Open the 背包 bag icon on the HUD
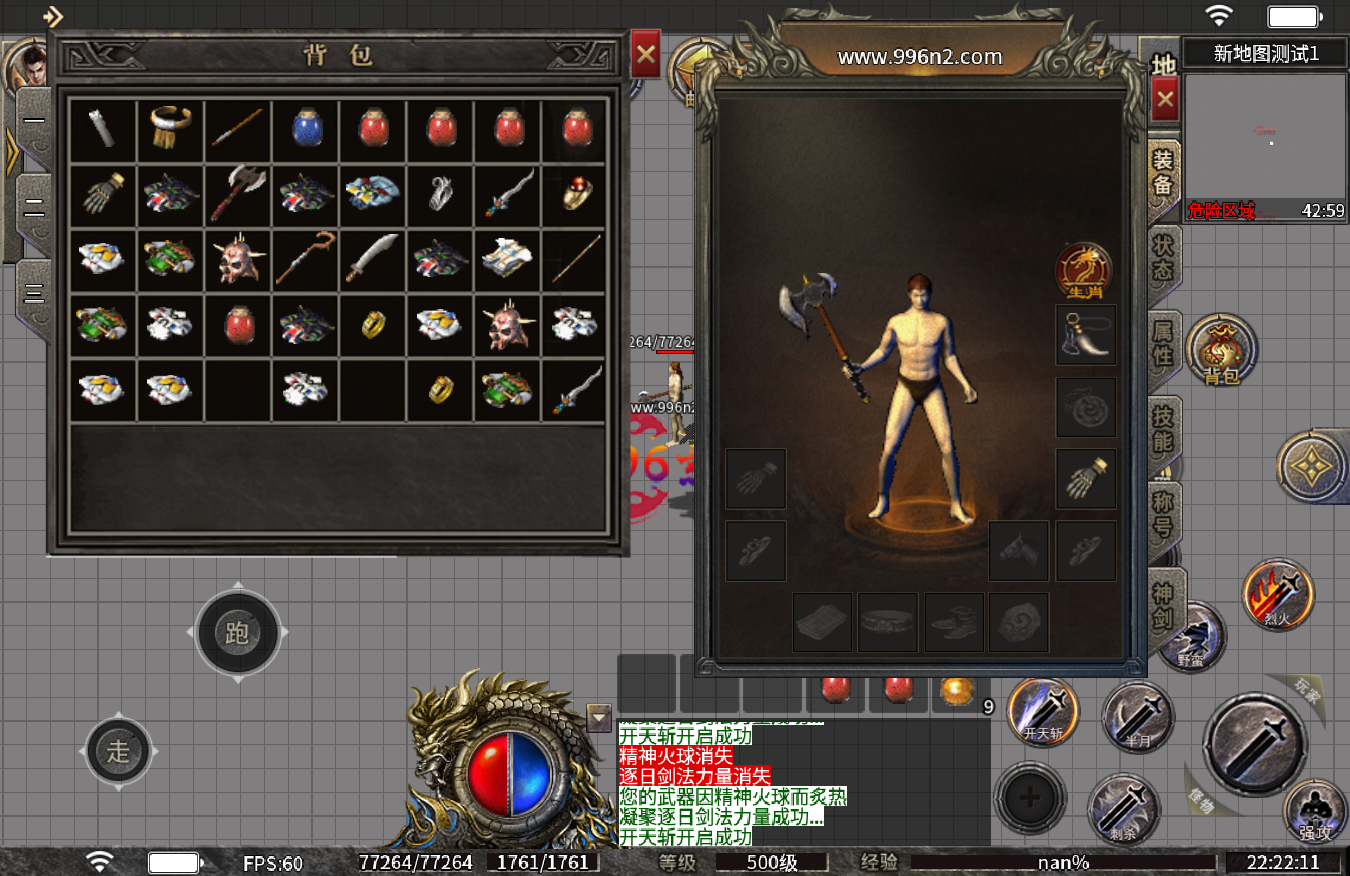This screenshot has width=1350, height=876. tap(1221, 350)
